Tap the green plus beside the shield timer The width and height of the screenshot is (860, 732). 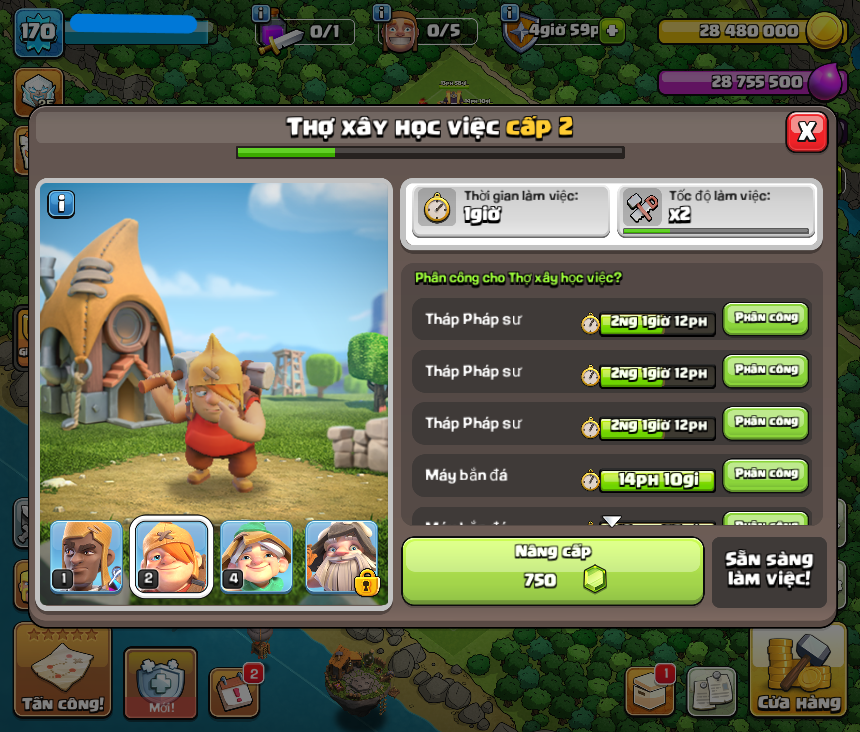612,31
